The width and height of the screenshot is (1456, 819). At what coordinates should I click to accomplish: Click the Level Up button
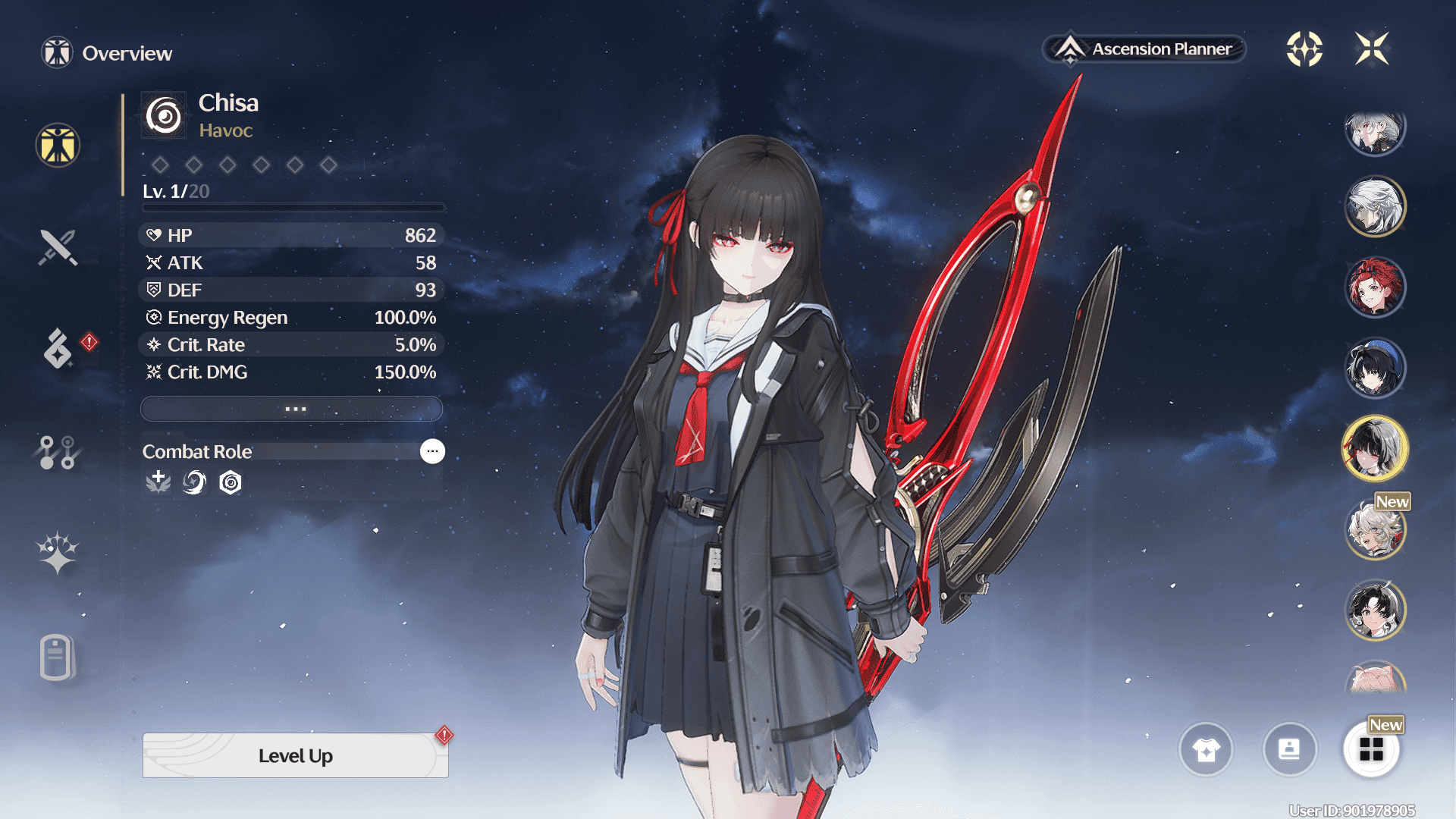[x=295, y=755]
